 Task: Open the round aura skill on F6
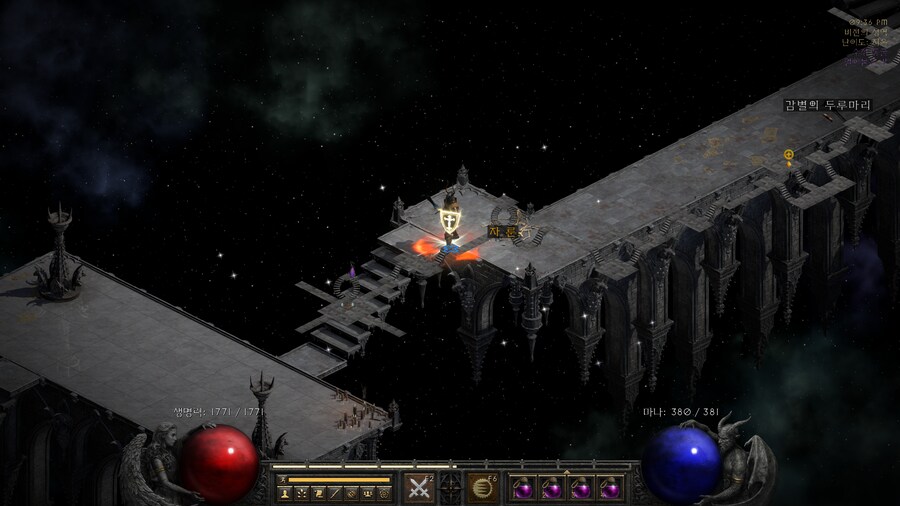coord(484,488)
